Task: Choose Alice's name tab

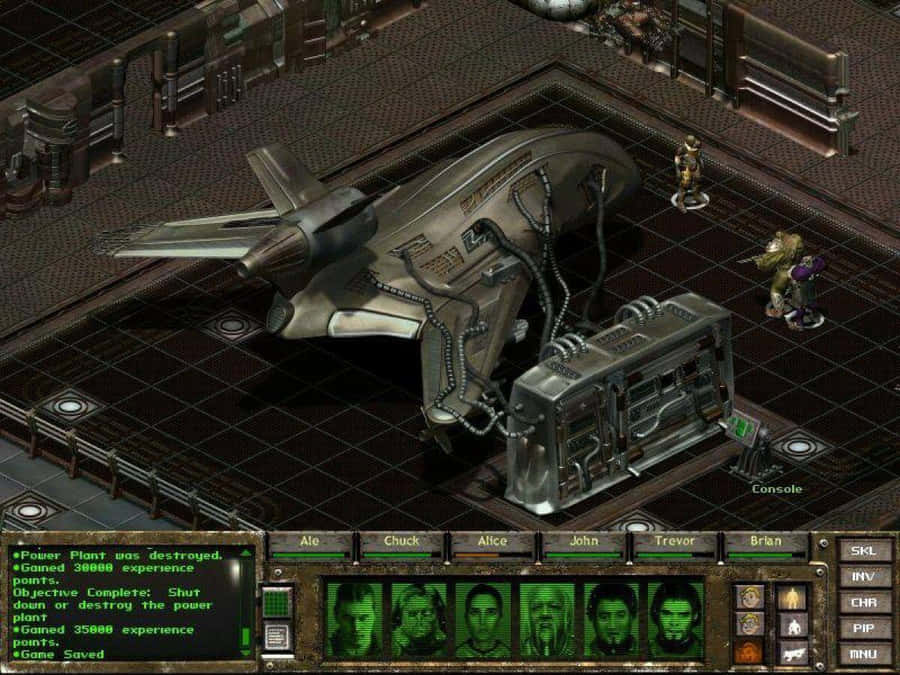Action: pos(492,542)
